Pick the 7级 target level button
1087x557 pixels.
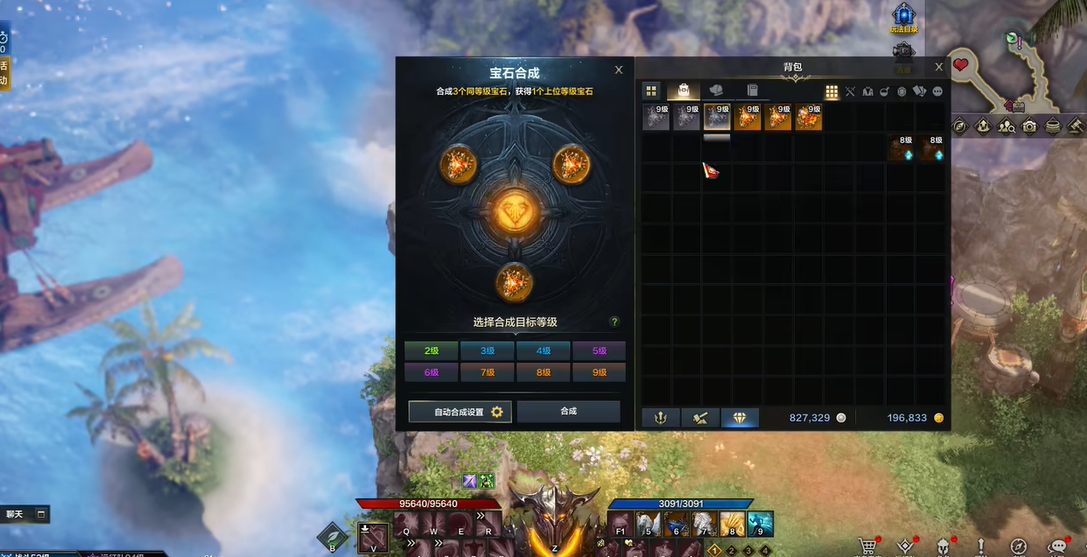point(487,372)
